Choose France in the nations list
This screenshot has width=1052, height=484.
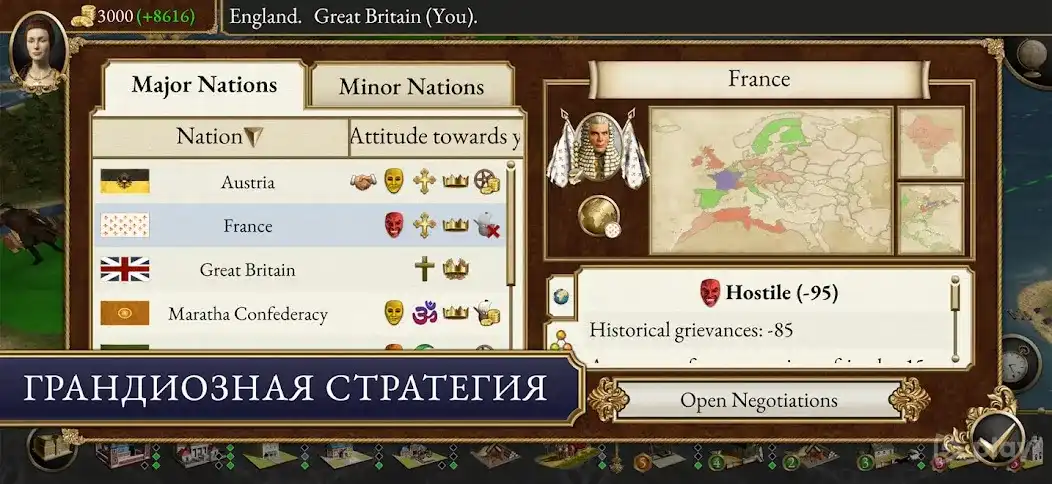[x=300, y=226]
